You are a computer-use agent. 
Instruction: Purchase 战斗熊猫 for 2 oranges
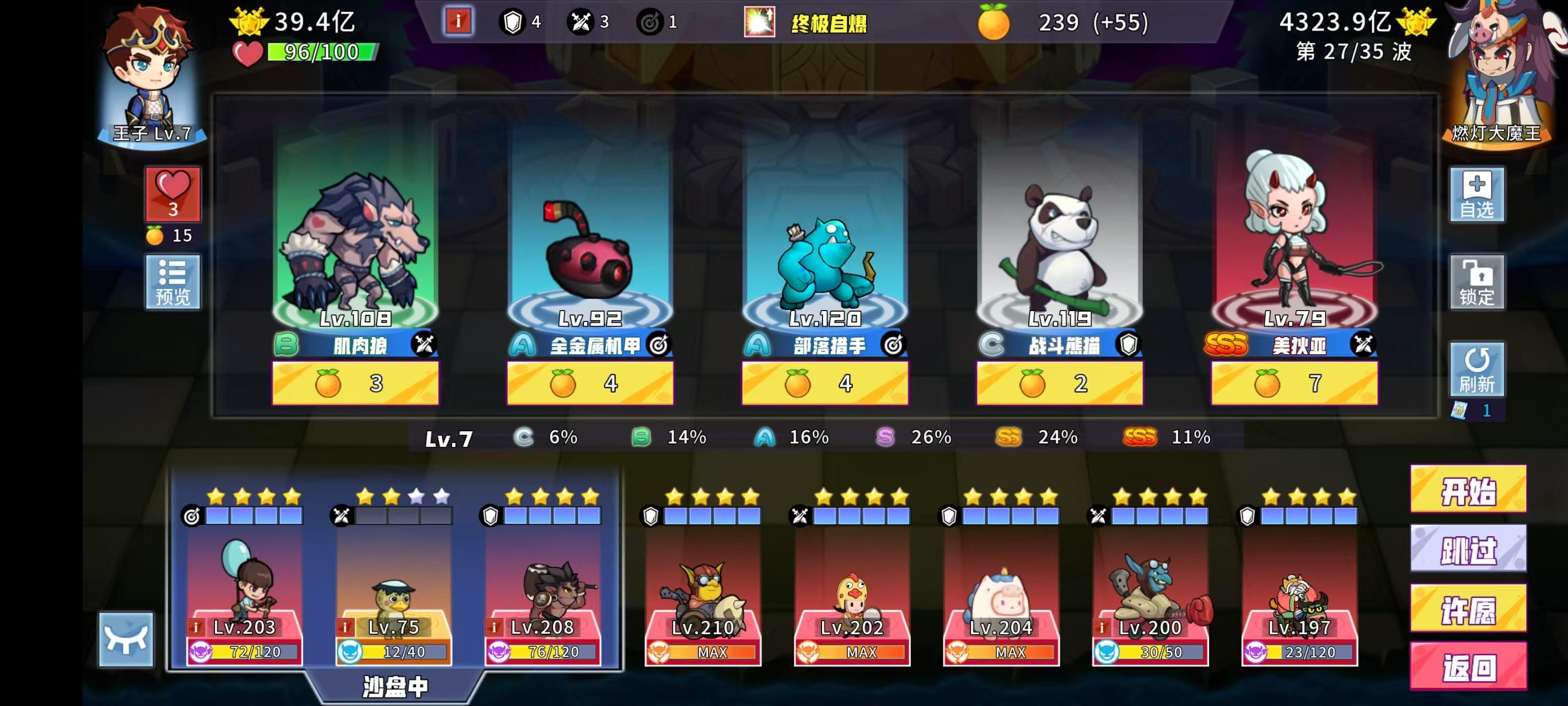[1060, 384]
